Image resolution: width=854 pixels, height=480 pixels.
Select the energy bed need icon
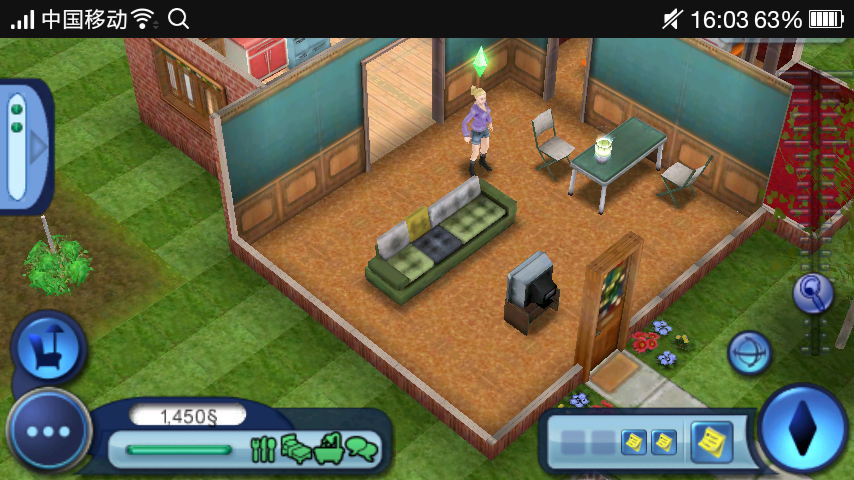(x=296, y=449)
